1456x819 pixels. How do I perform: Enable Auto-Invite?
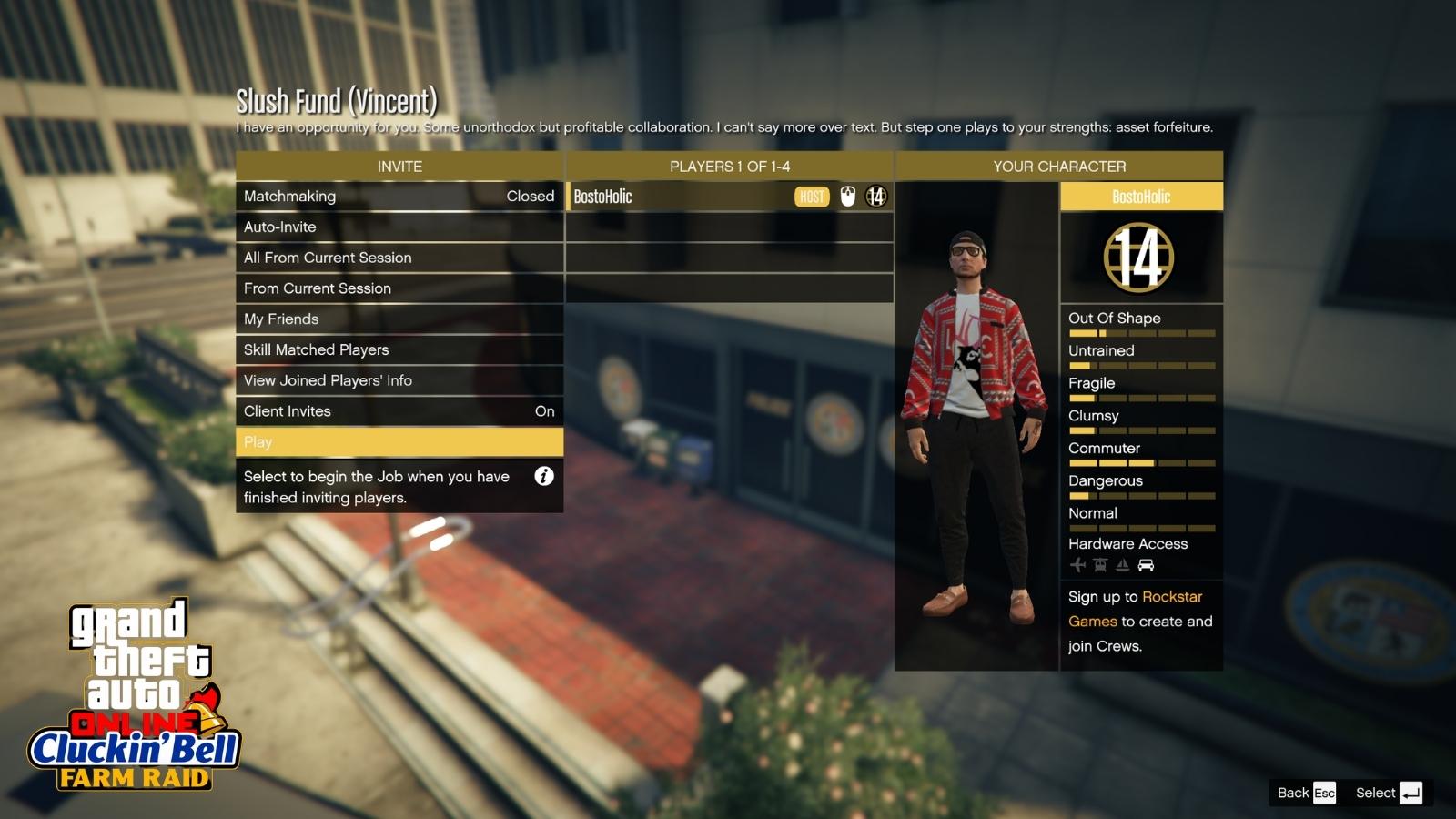(x=399, y=227)
